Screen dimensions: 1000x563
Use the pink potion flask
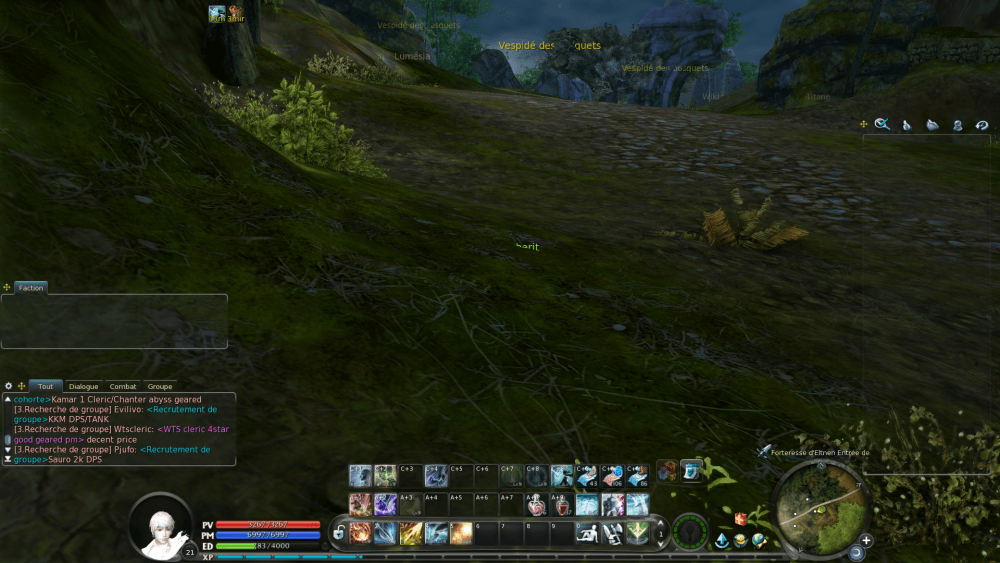(x=535, y=505)
